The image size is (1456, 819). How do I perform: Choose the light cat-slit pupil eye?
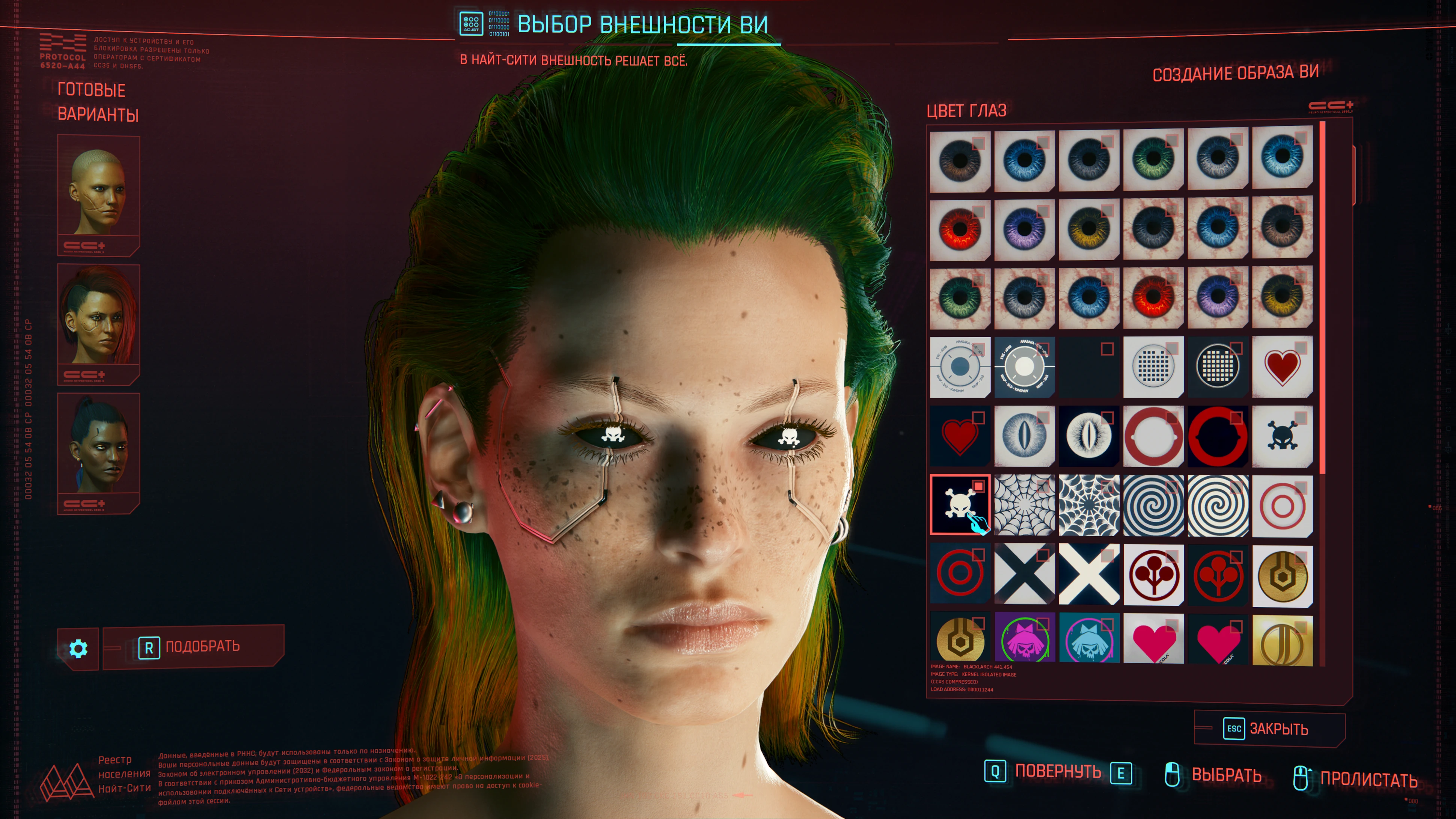click(x=1024, y=436)
